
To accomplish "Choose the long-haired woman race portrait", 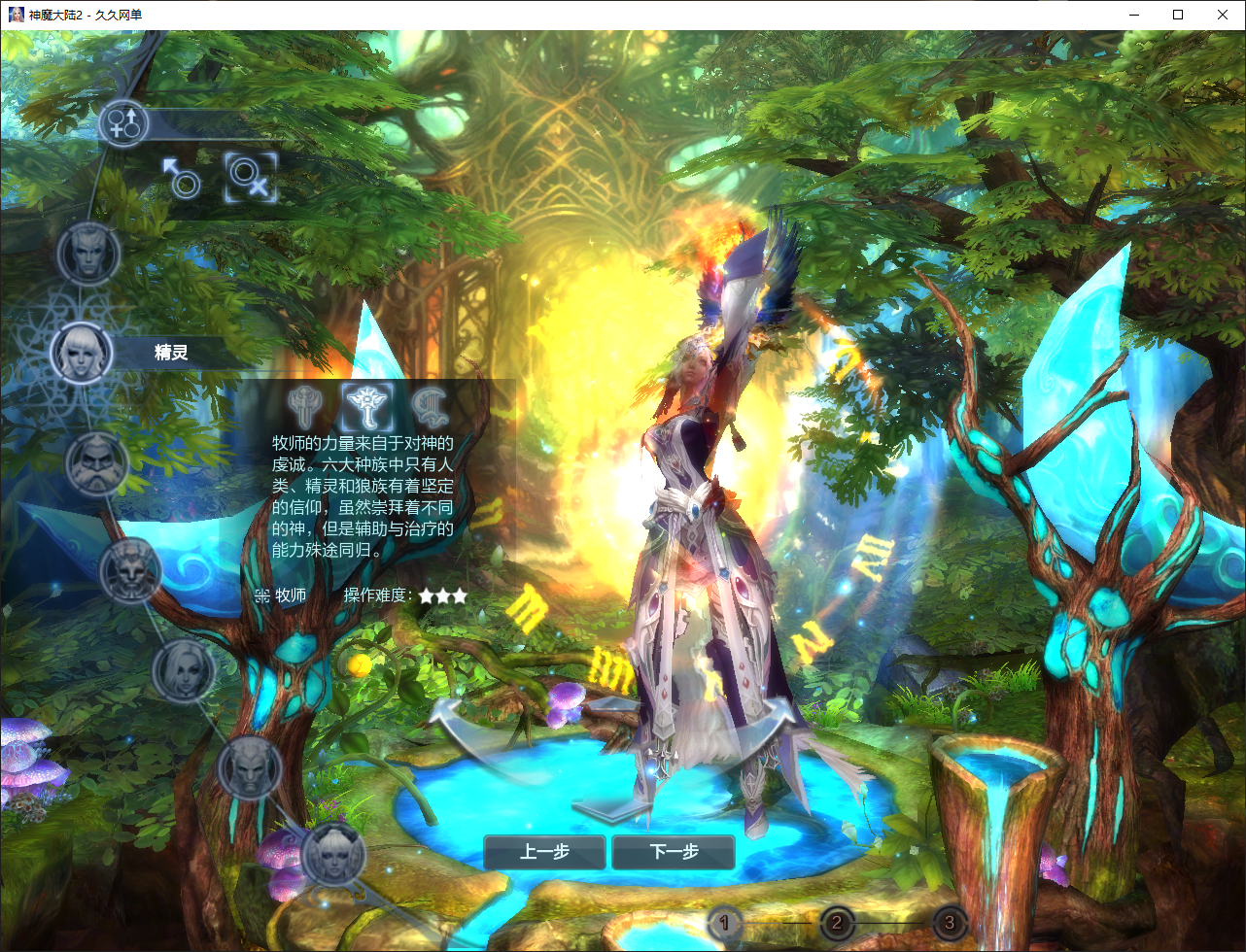I will (x=183, y=671).
